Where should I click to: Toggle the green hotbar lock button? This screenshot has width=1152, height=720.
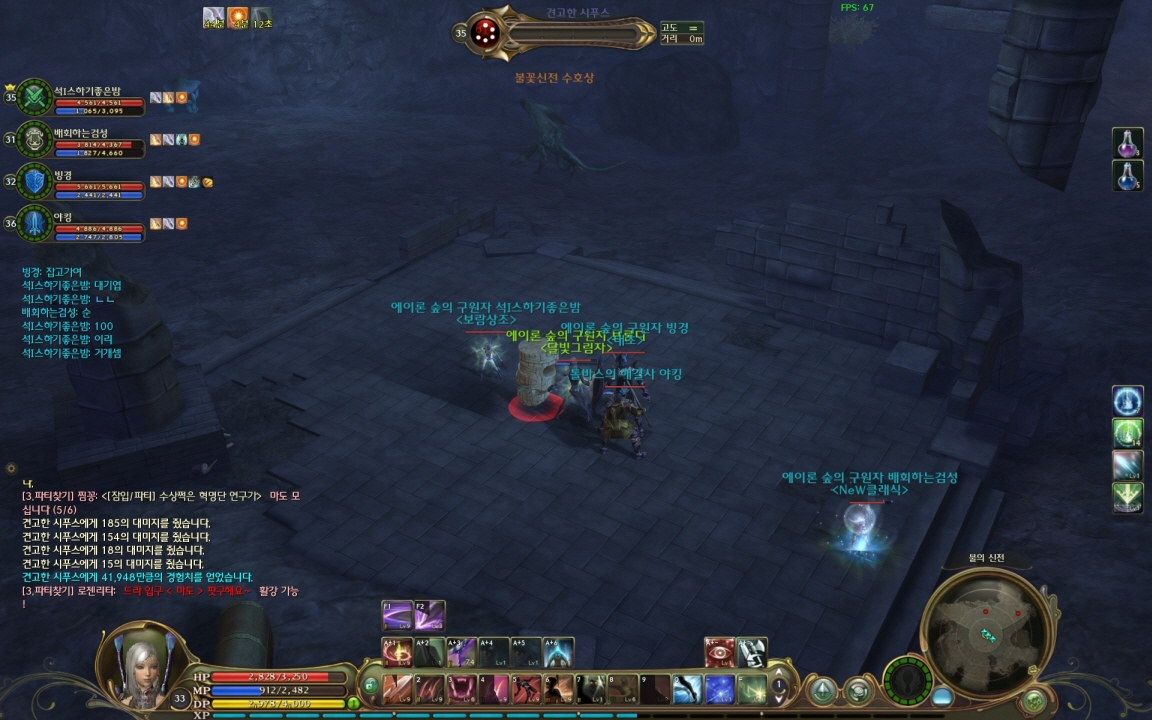[370, 687]
